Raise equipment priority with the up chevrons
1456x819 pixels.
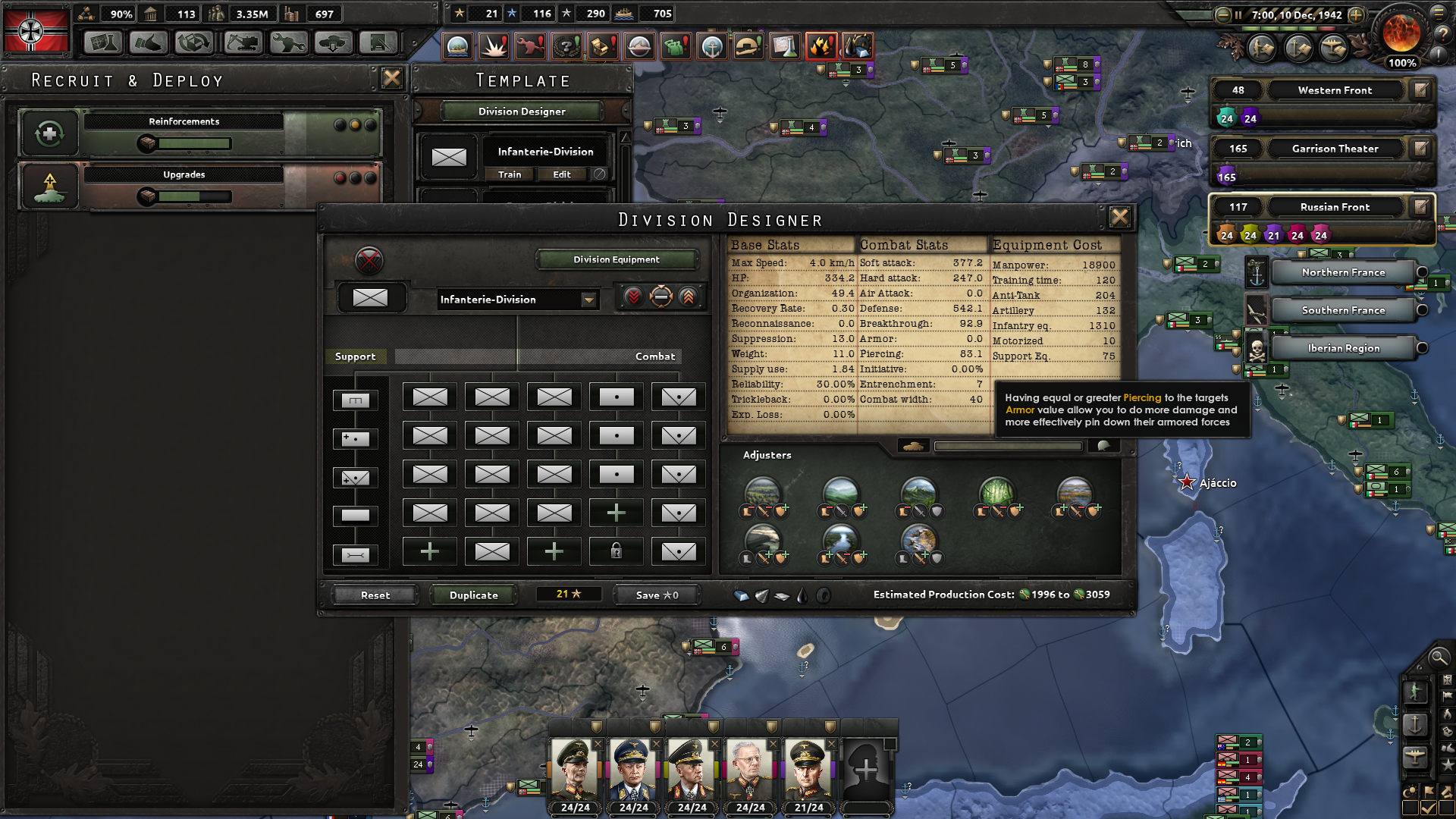pyautogui.click(x=687, y=297)
